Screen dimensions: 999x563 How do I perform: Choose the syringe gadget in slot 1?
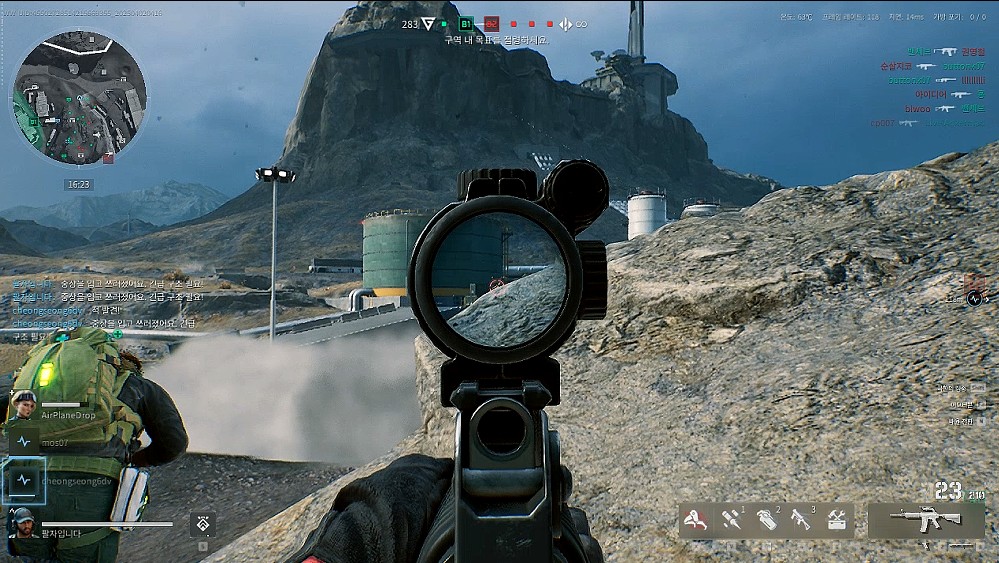tap(733, 520)
